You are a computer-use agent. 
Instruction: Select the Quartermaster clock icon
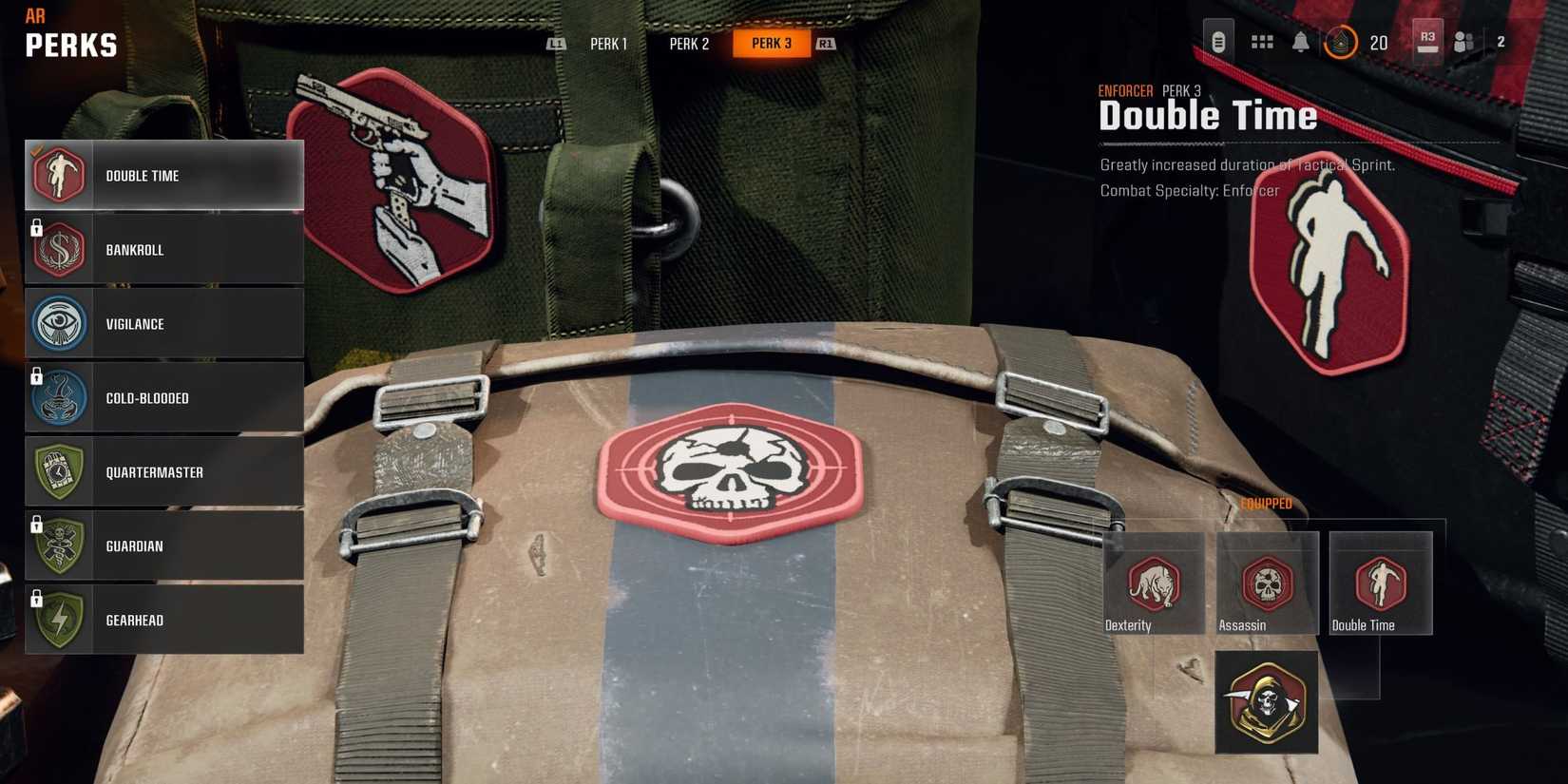click(59, 471)
